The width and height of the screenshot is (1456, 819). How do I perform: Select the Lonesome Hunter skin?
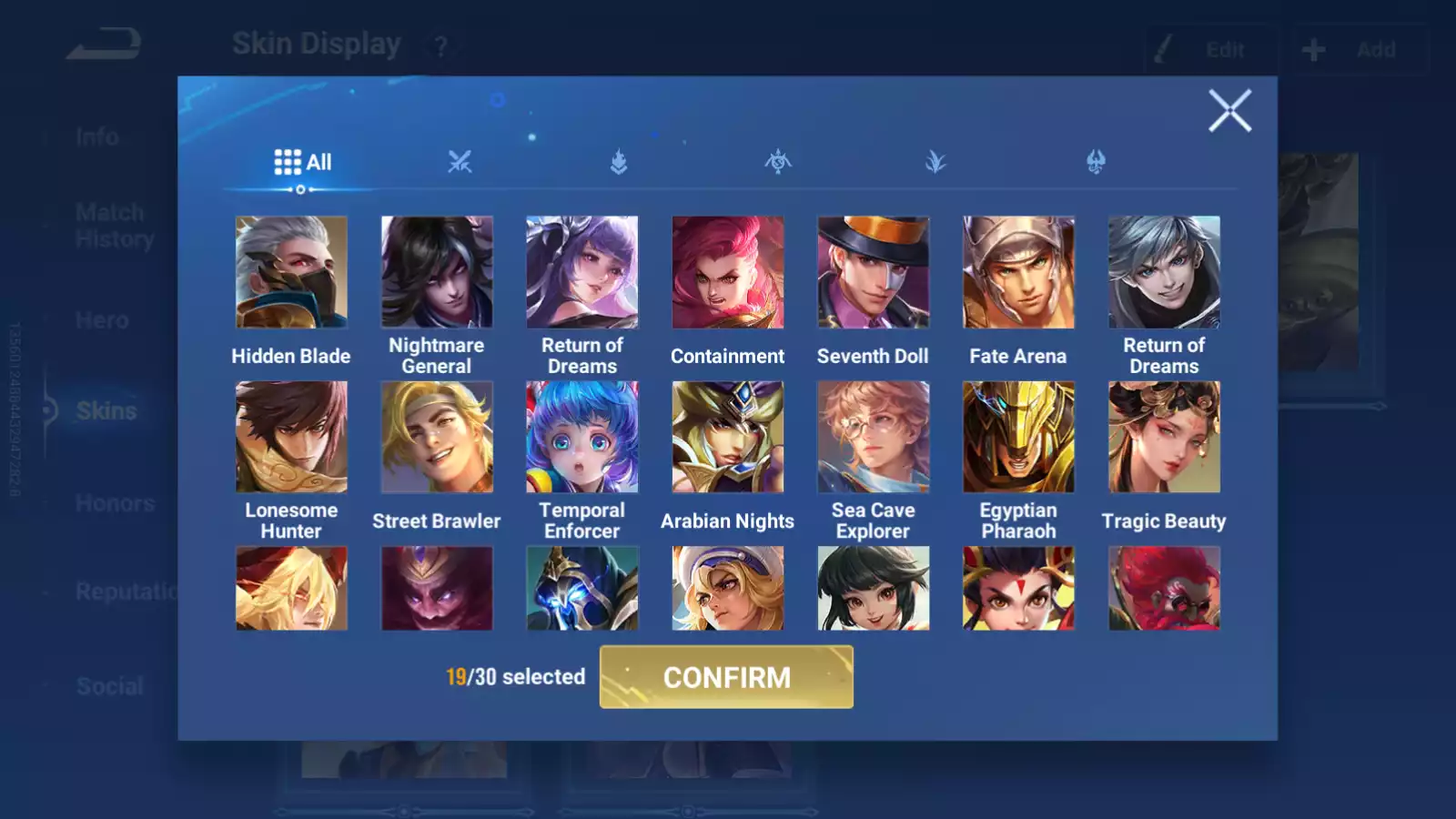(x=291, y=437)
